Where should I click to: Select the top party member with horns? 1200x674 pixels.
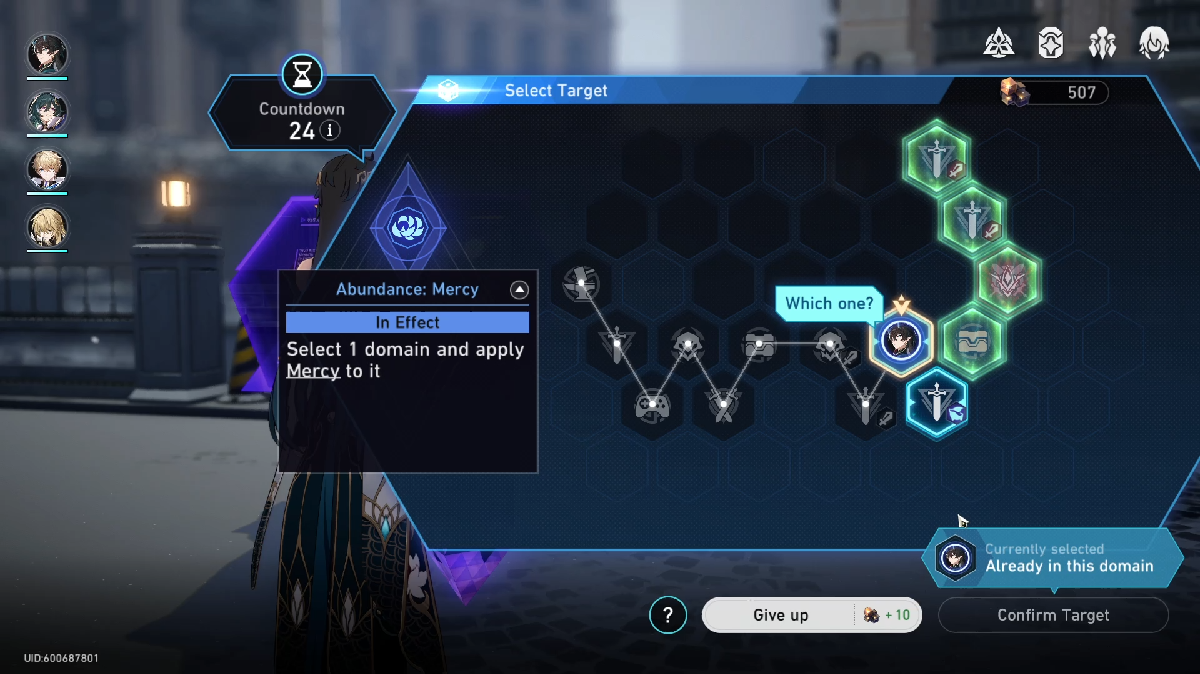coord(47,55)
